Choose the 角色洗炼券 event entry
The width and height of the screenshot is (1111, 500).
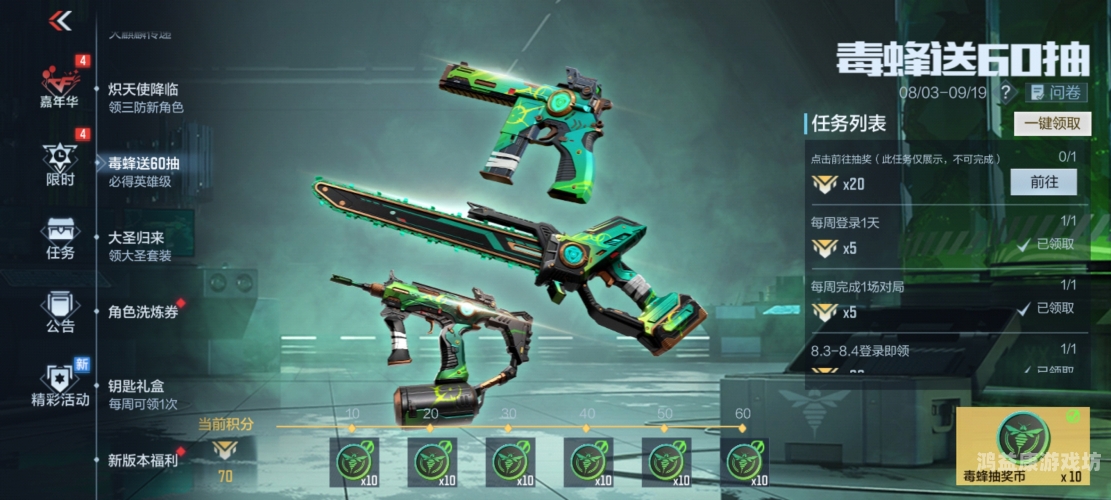[143, 311]
